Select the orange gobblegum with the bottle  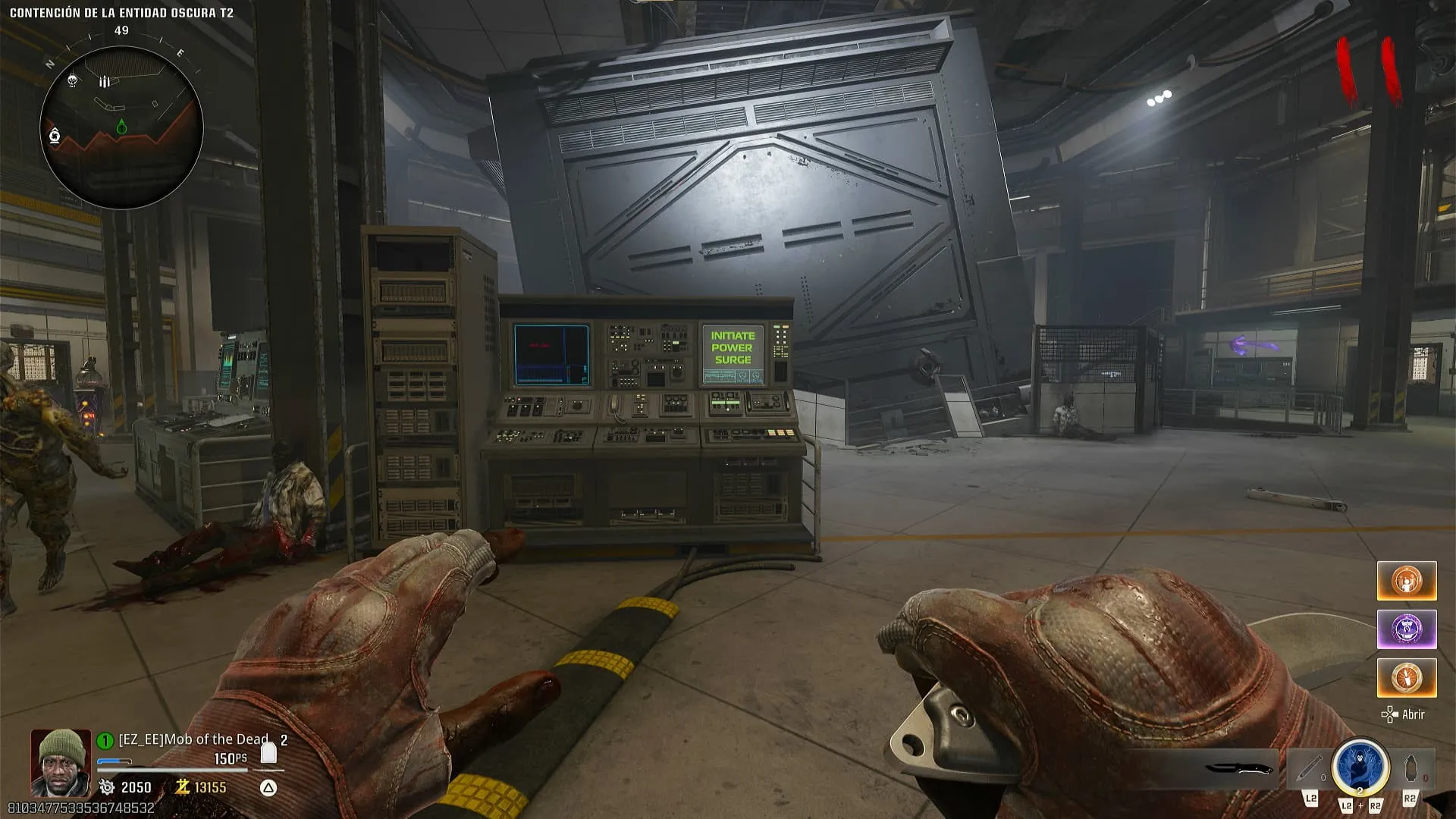coord(1407,677)
